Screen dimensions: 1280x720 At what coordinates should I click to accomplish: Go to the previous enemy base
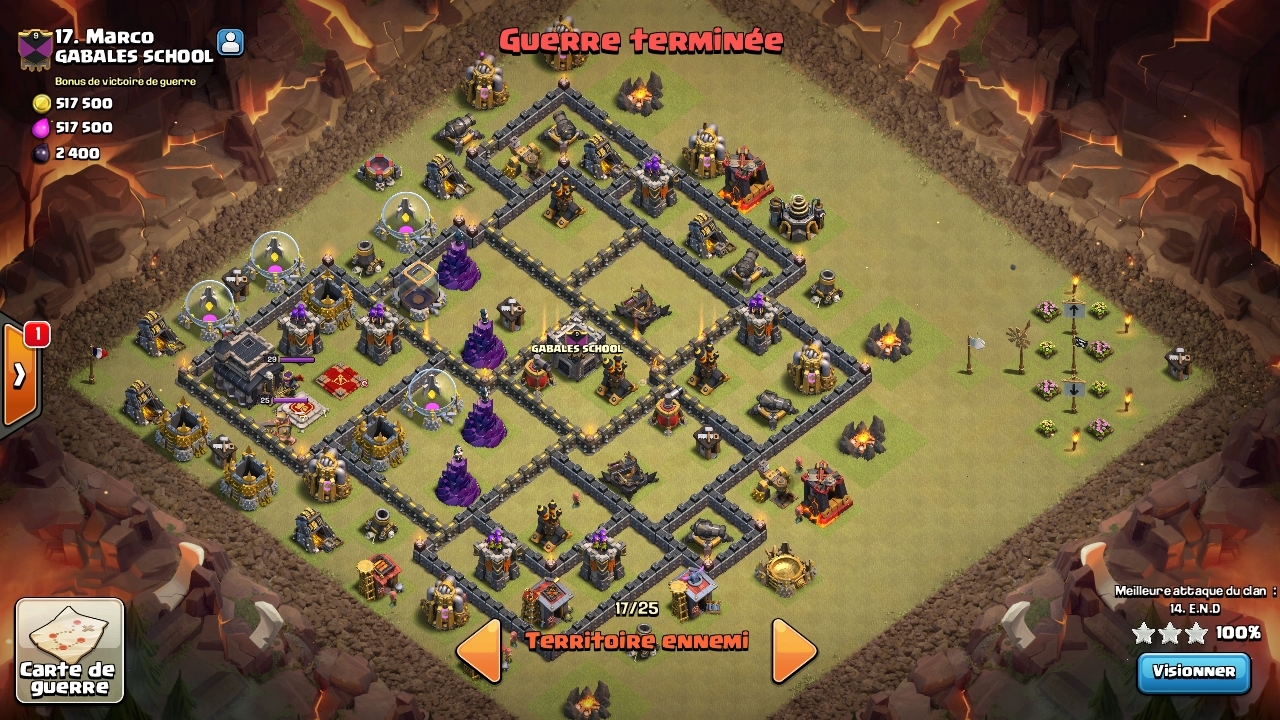coord(479,651)
